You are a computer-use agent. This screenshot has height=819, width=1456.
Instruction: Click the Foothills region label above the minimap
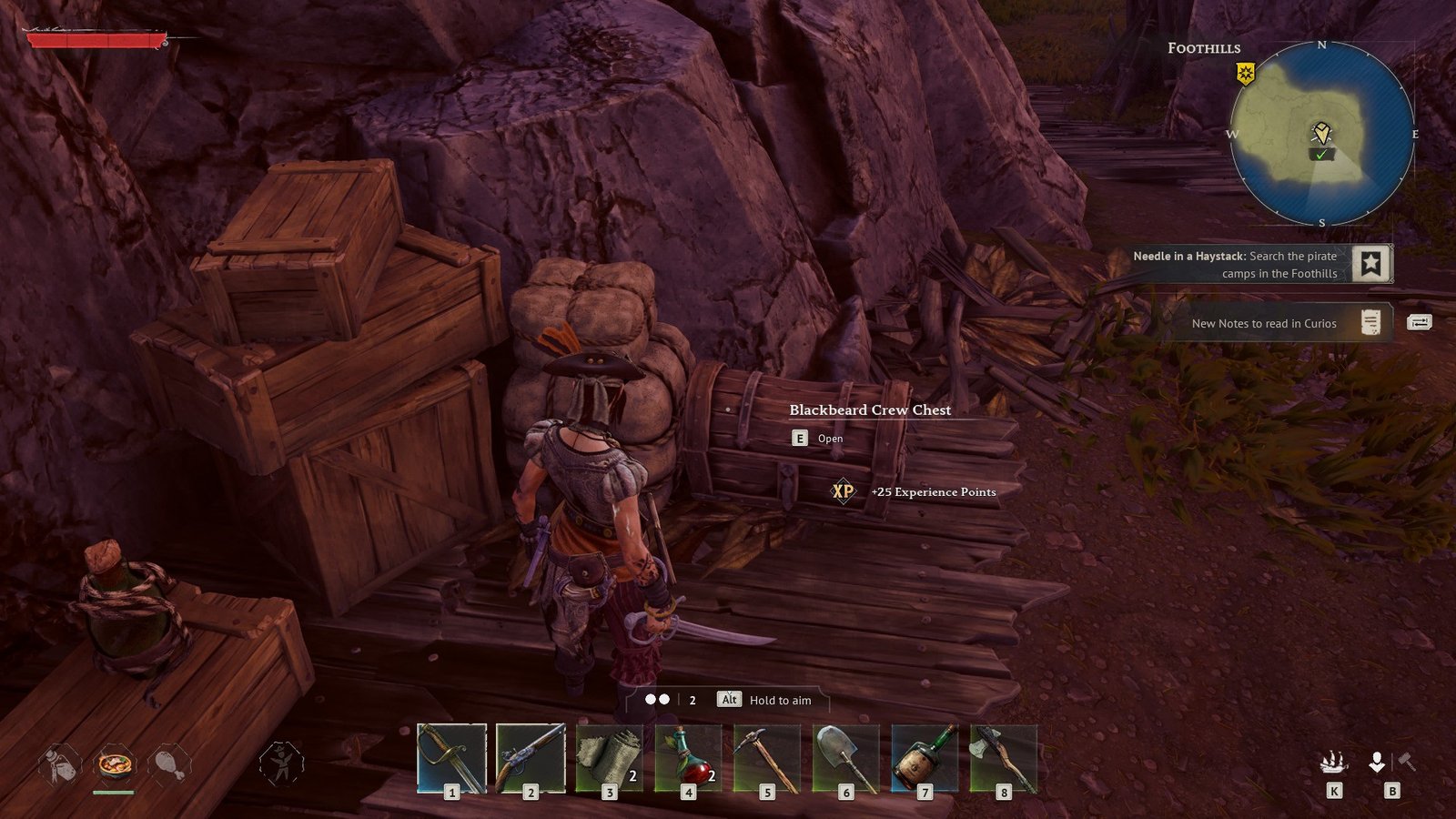coord(1207,47)
